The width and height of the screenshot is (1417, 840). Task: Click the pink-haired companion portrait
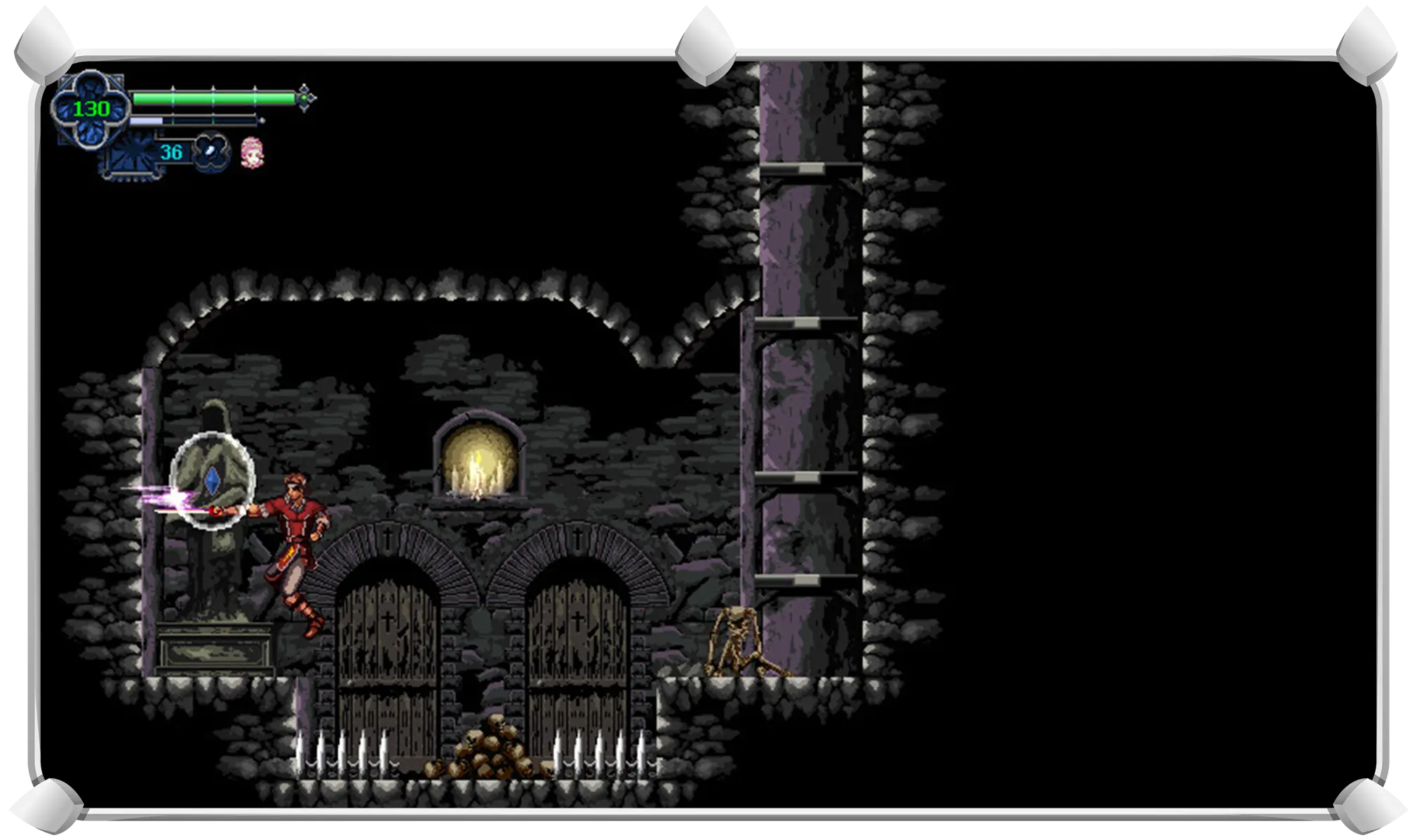click(x=252, y=152)
